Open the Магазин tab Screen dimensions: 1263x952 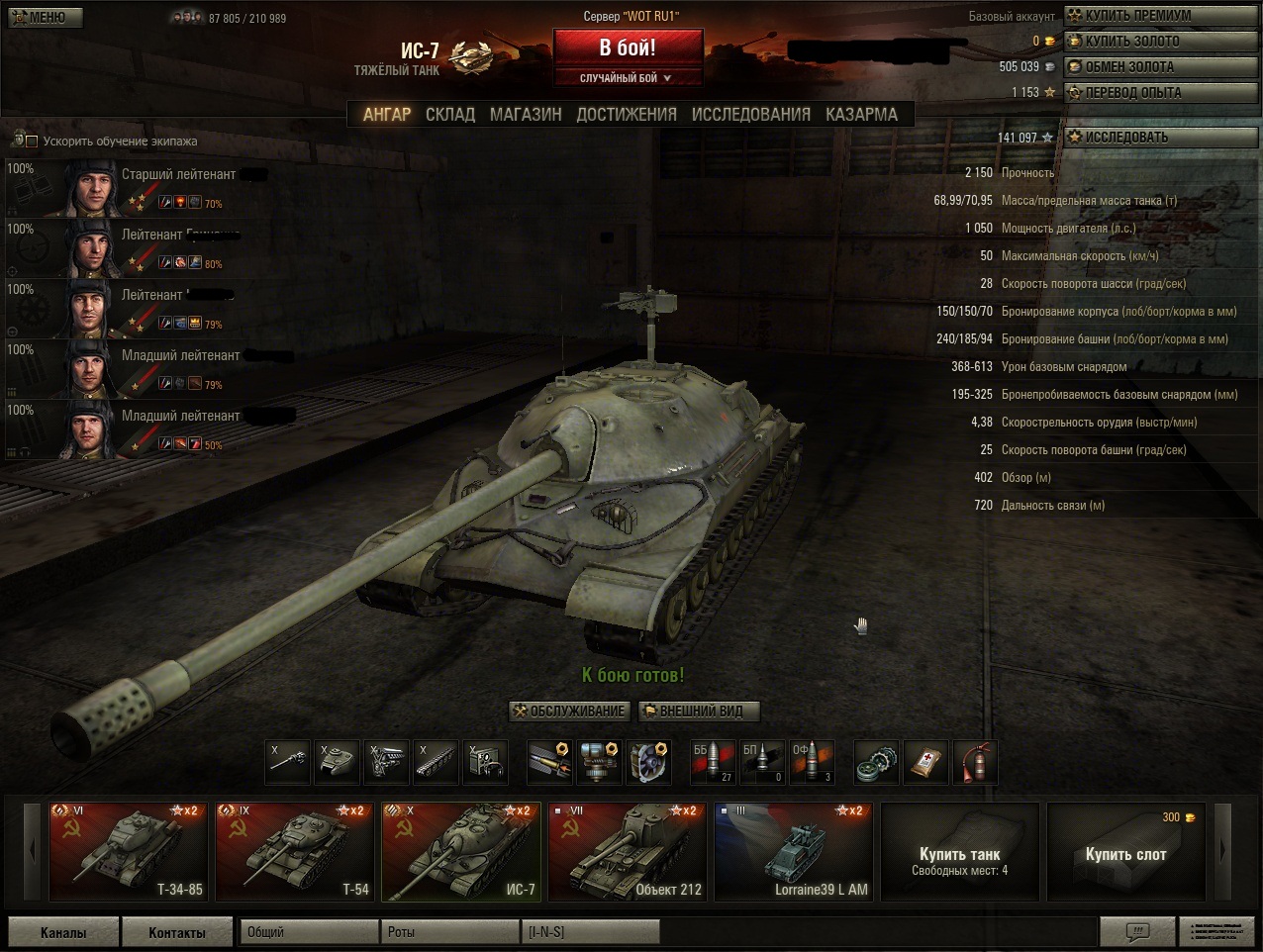(526, 115)
